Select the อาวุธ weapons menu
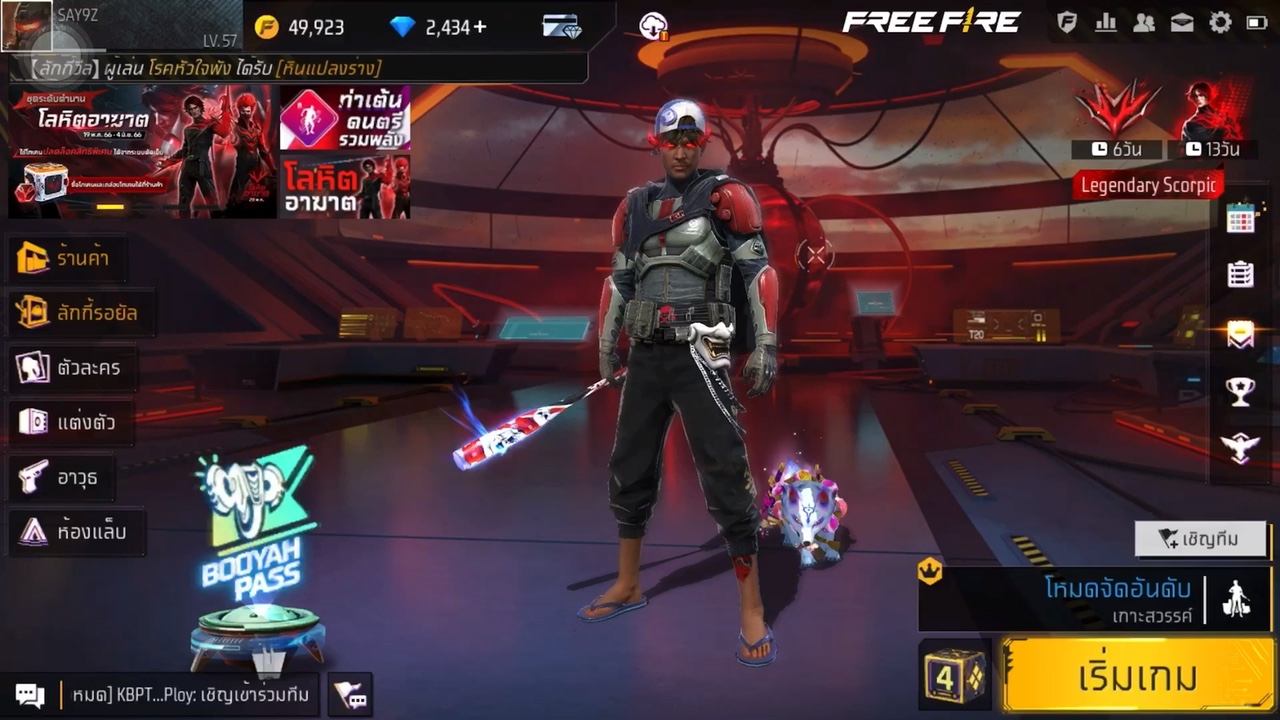The height and width of the screenshot is (720, 1280). (x=60, y=477)
